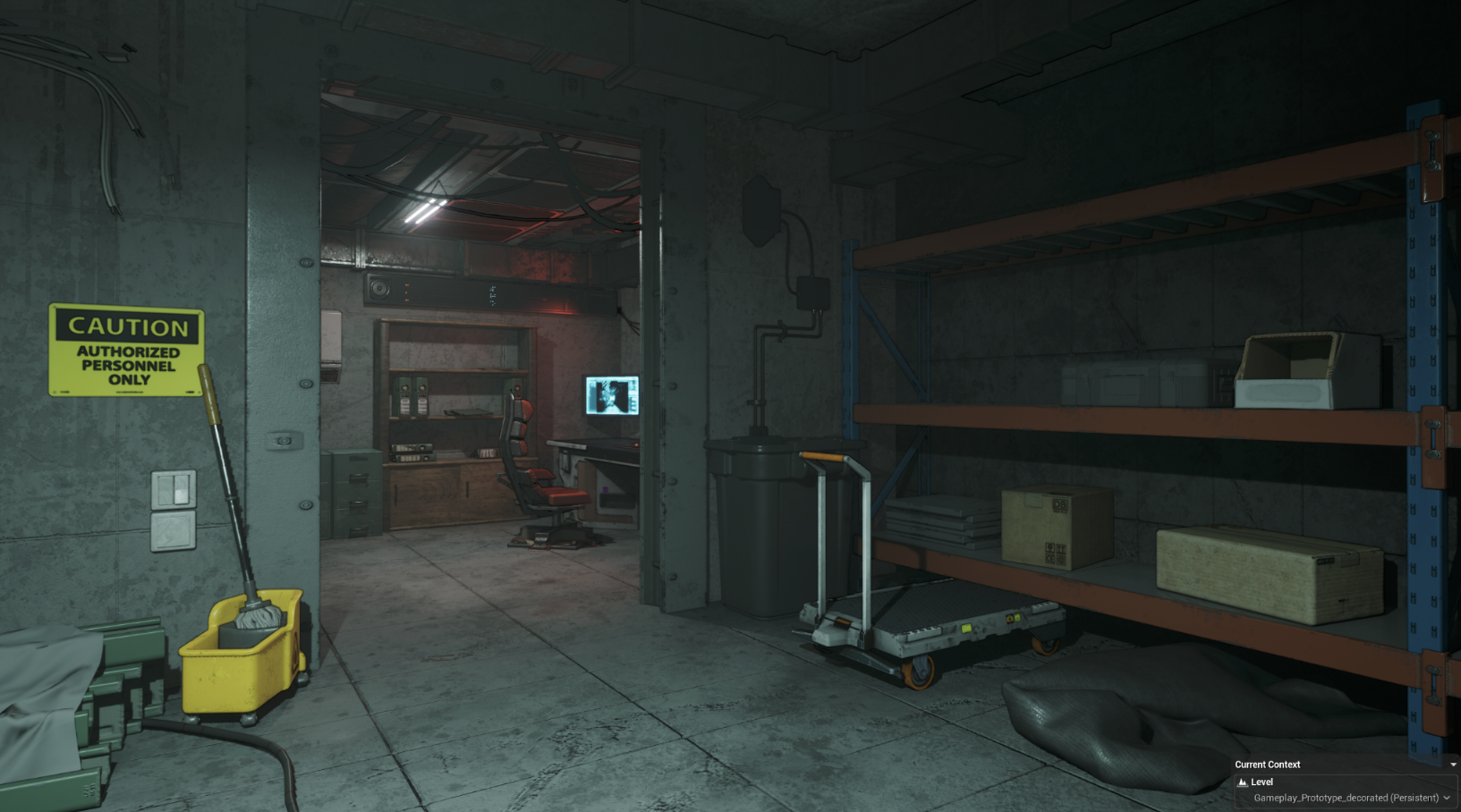Open the Gameplay_Prototype_decorated level dropdown

pyautogui.click(x=1447, y=798)
